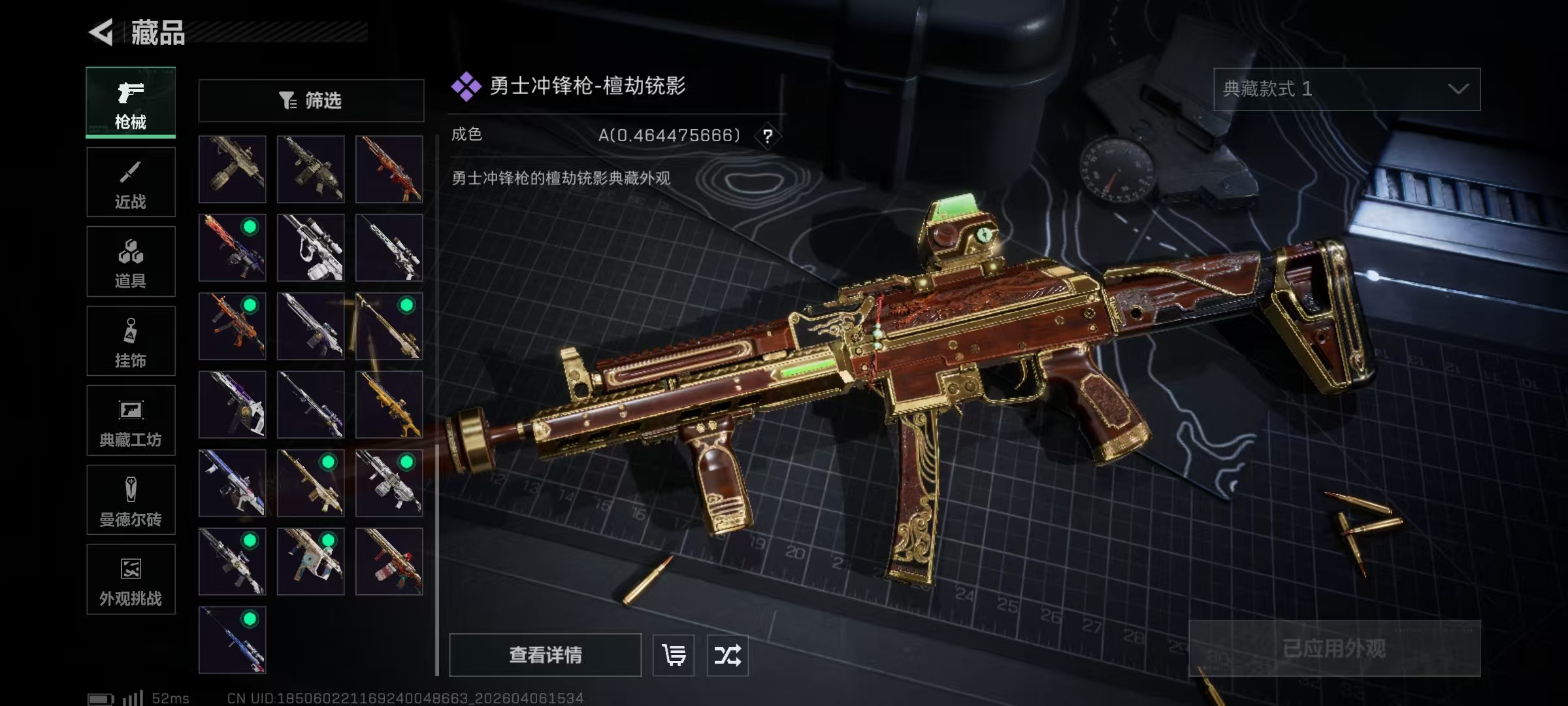Select the 道具 items category
The image size is (1568, 706).
pyautogui.click(x=131, y=261)
